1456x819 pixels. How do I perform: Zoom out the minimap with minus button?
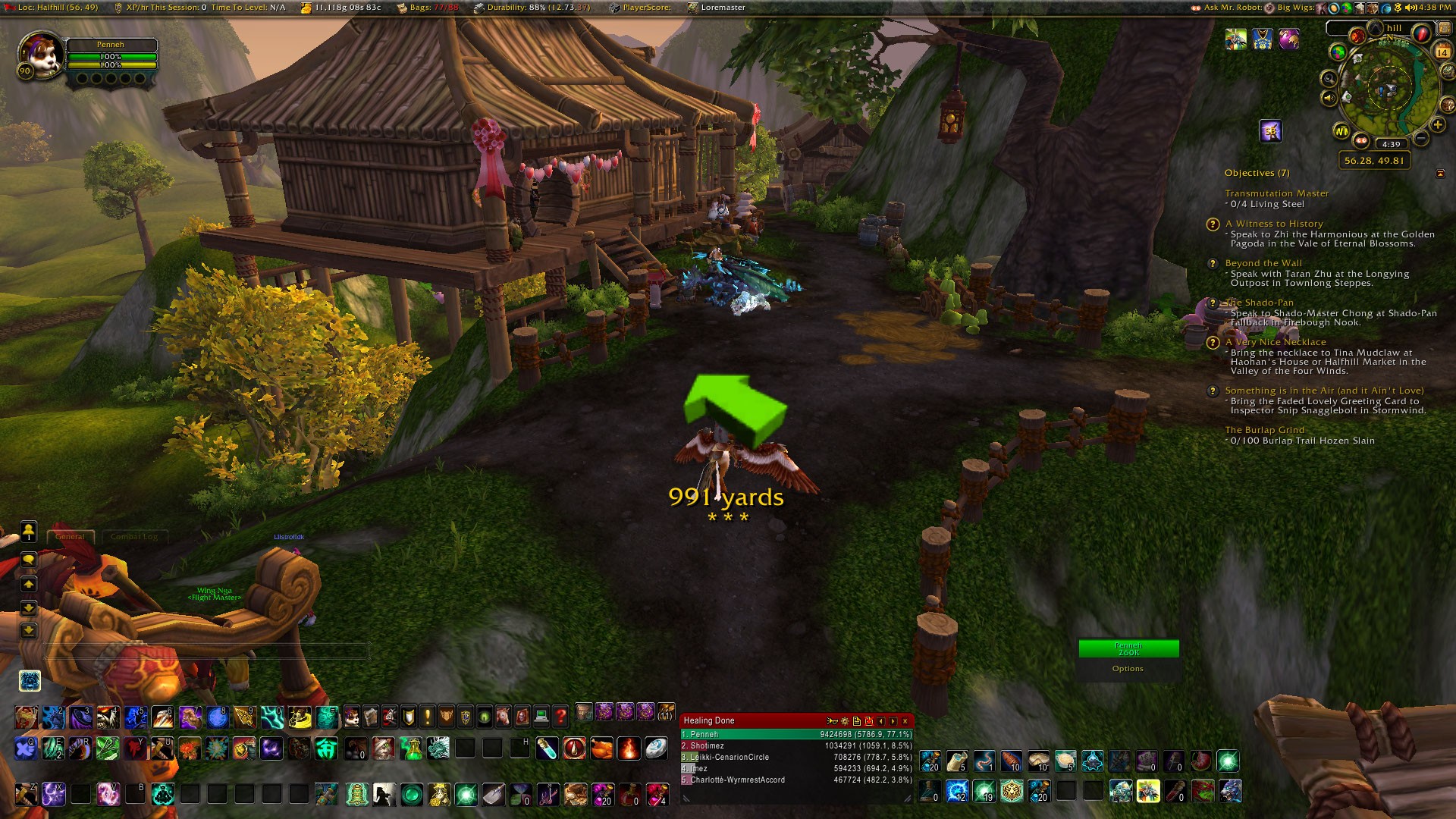1421,137
